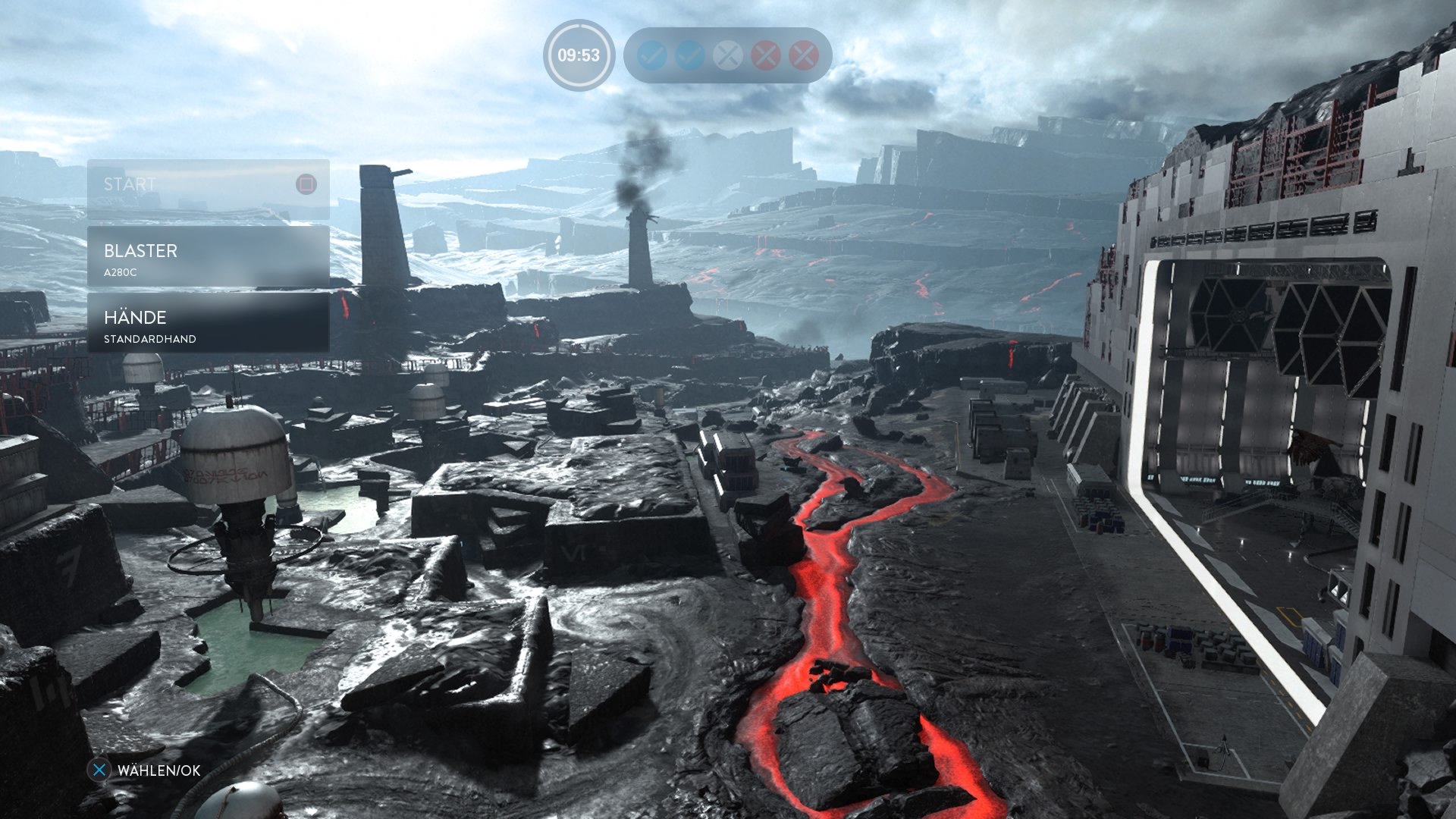This screenshot has width=1456, height=819.
Task: Click the blue X icon beside WÄHLEN/OK
Action: [99, 771]
